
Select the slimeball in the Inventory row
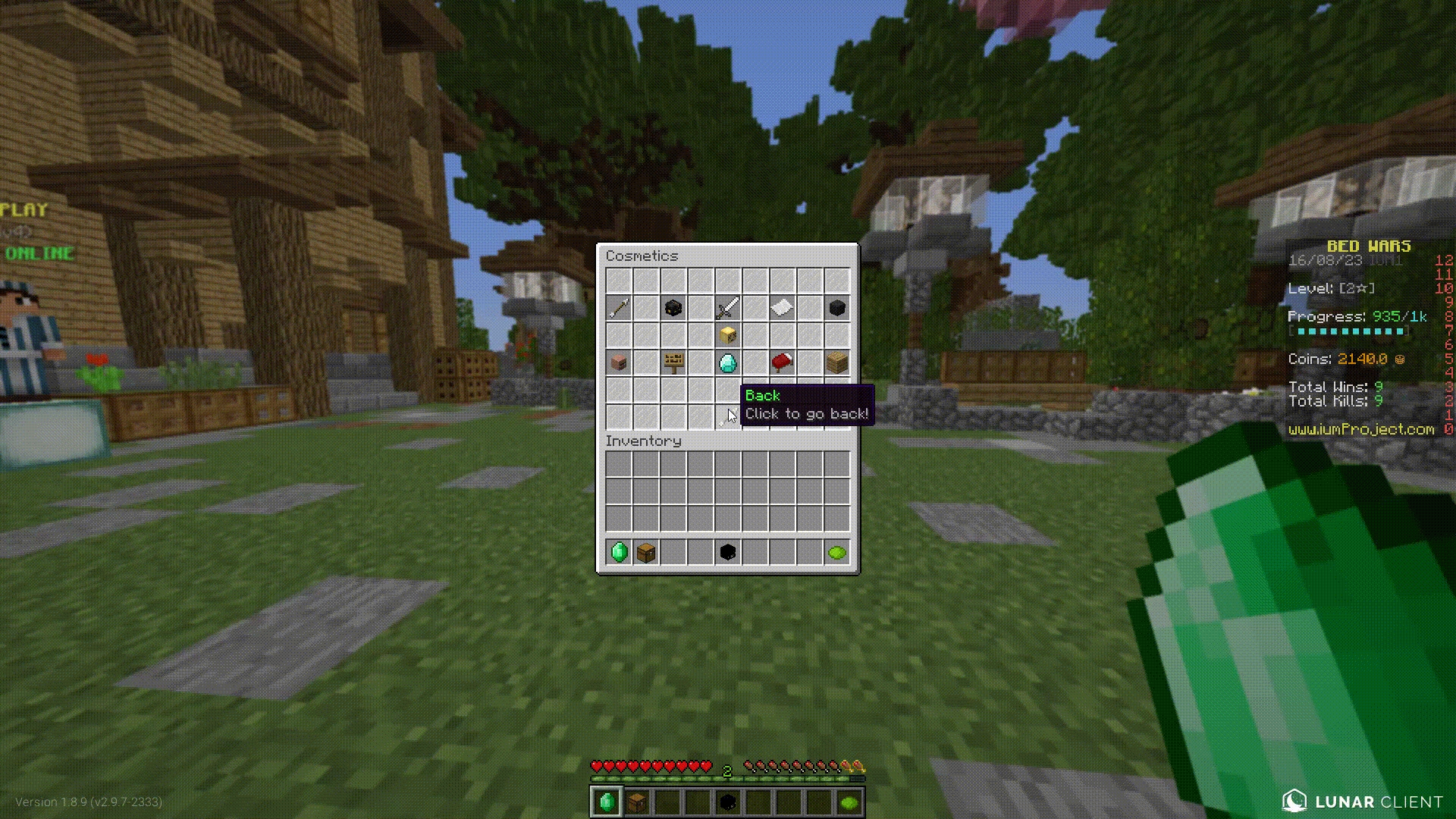click(x=836, y=552)
